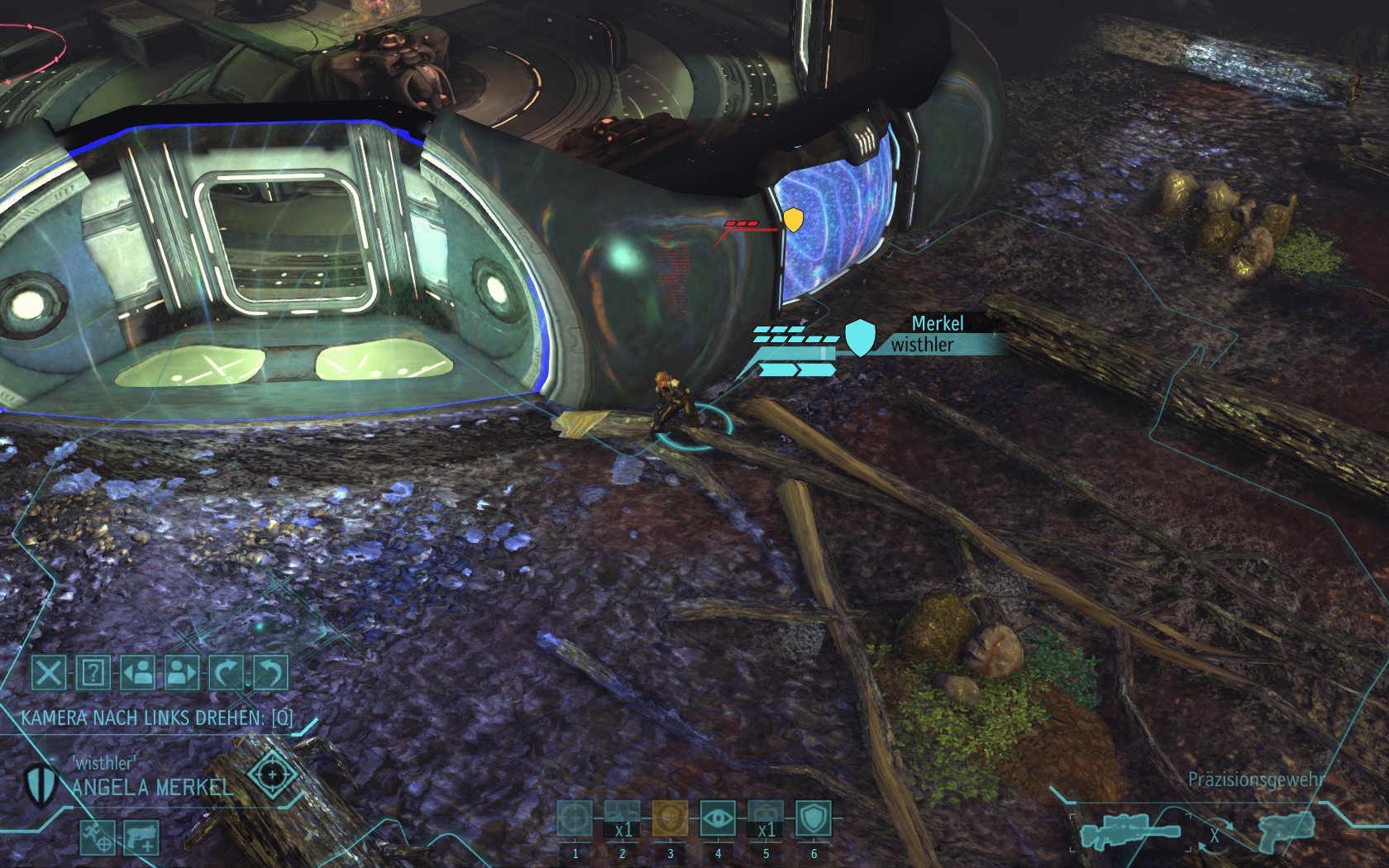Click the counter-clockwise camera rotation arrow

point(270,673)
